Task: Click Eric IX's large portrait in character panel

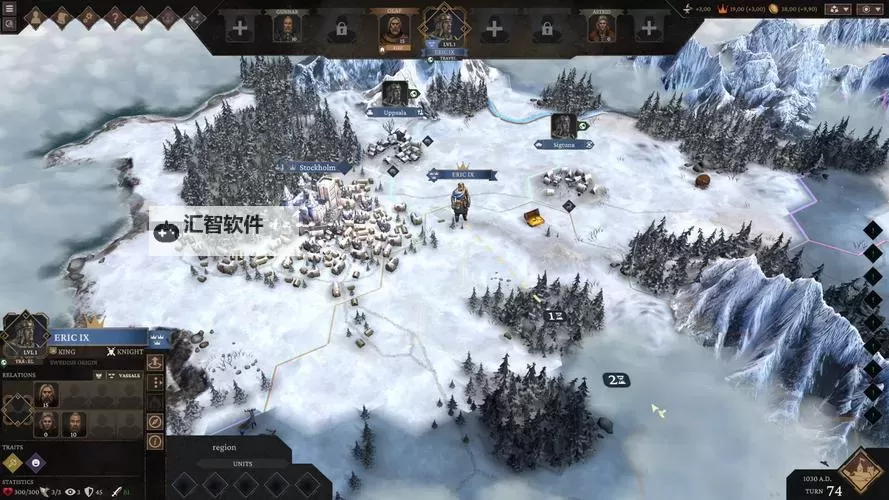Action: [25, 332]
